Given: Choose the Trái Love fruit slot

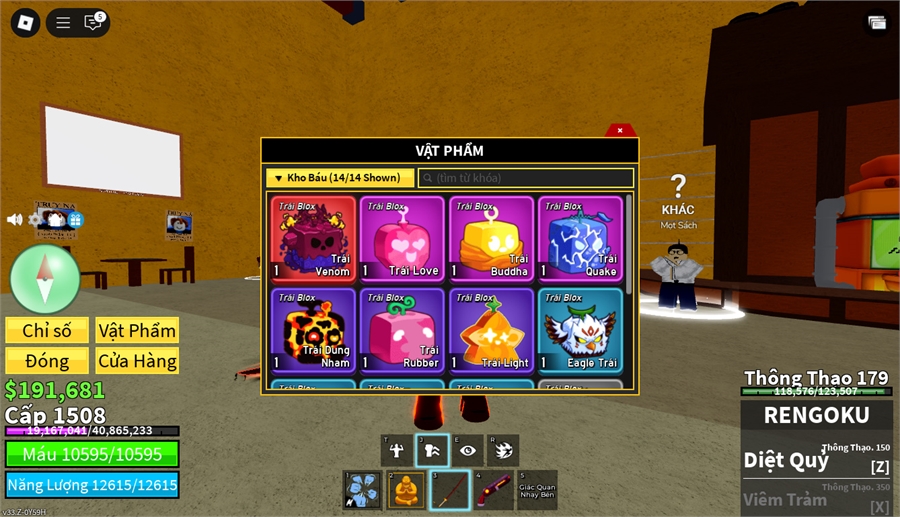Looking at the screenshot, I should (x=401, y=237).
